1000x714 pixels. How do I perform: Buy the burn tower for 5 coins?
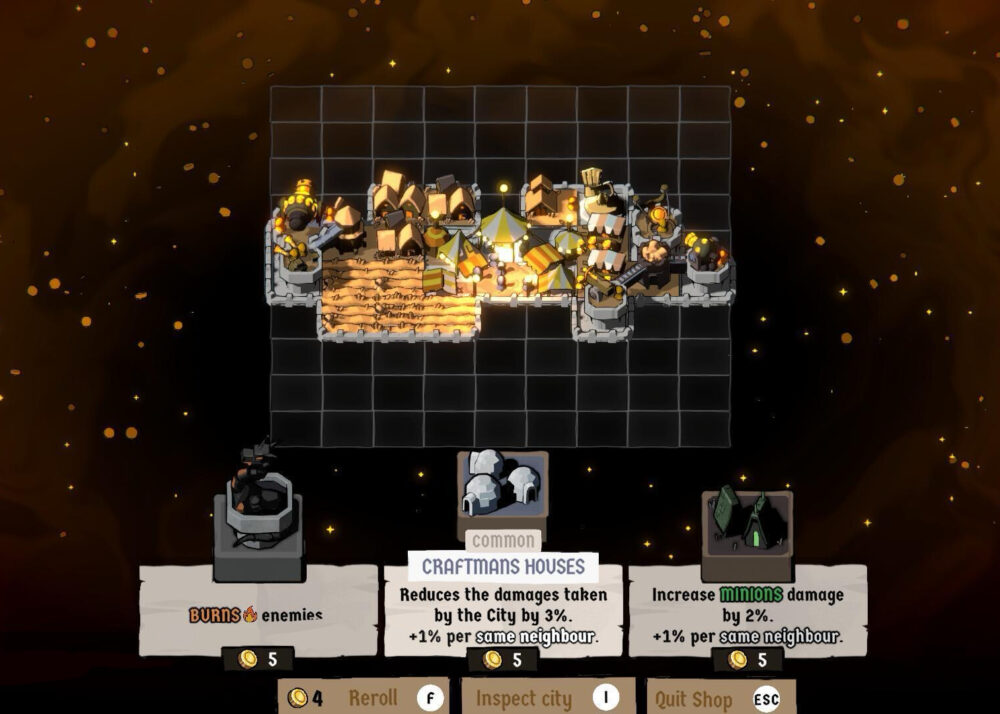[x=258, y=659]
